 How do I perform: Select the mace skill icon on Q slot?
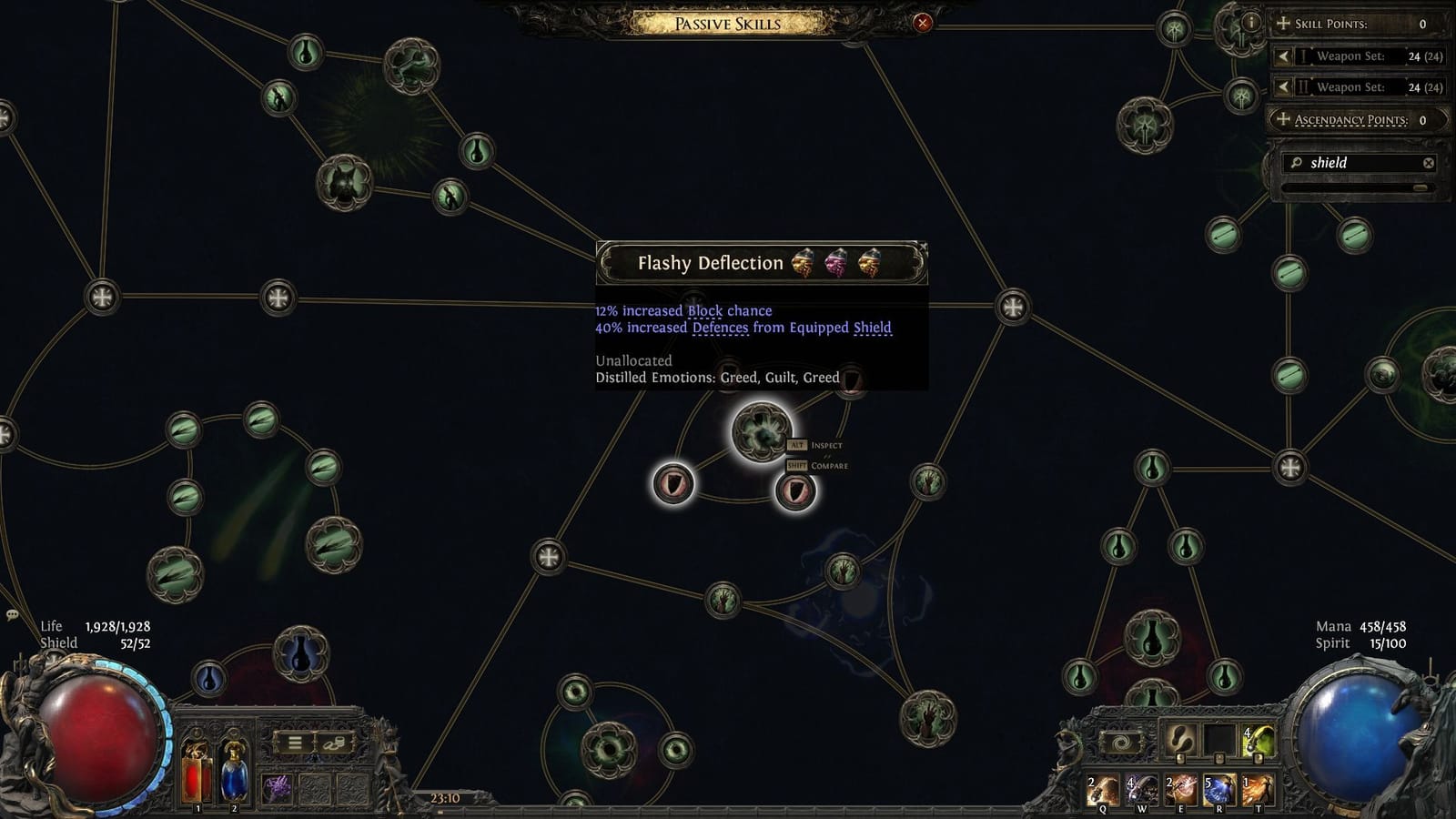[1103, 790]
